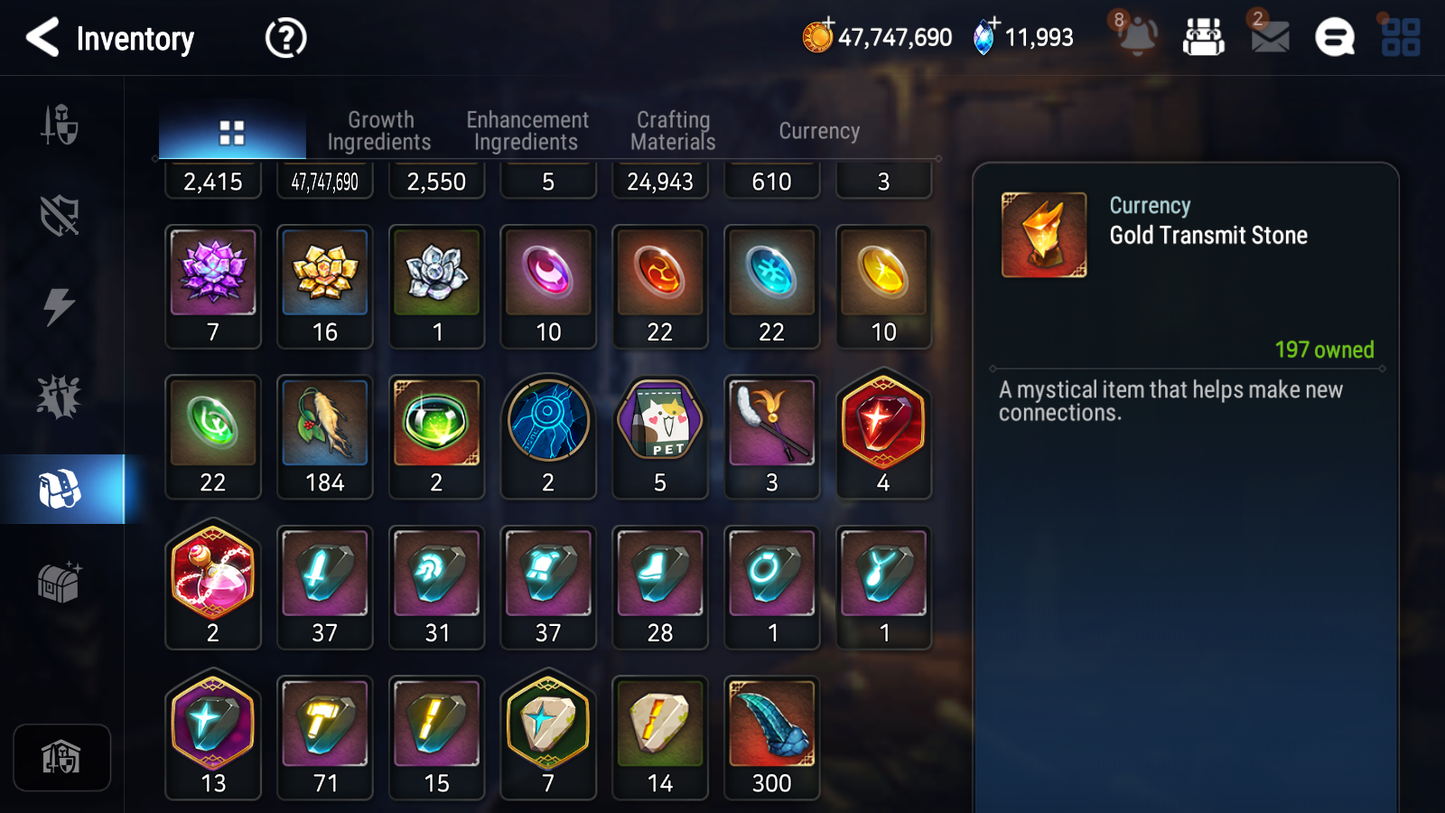The height and width of the screenshot is (813, 1445).
Task: Click the sword and shield sidebar icon
Action: (x=60, y=125)
